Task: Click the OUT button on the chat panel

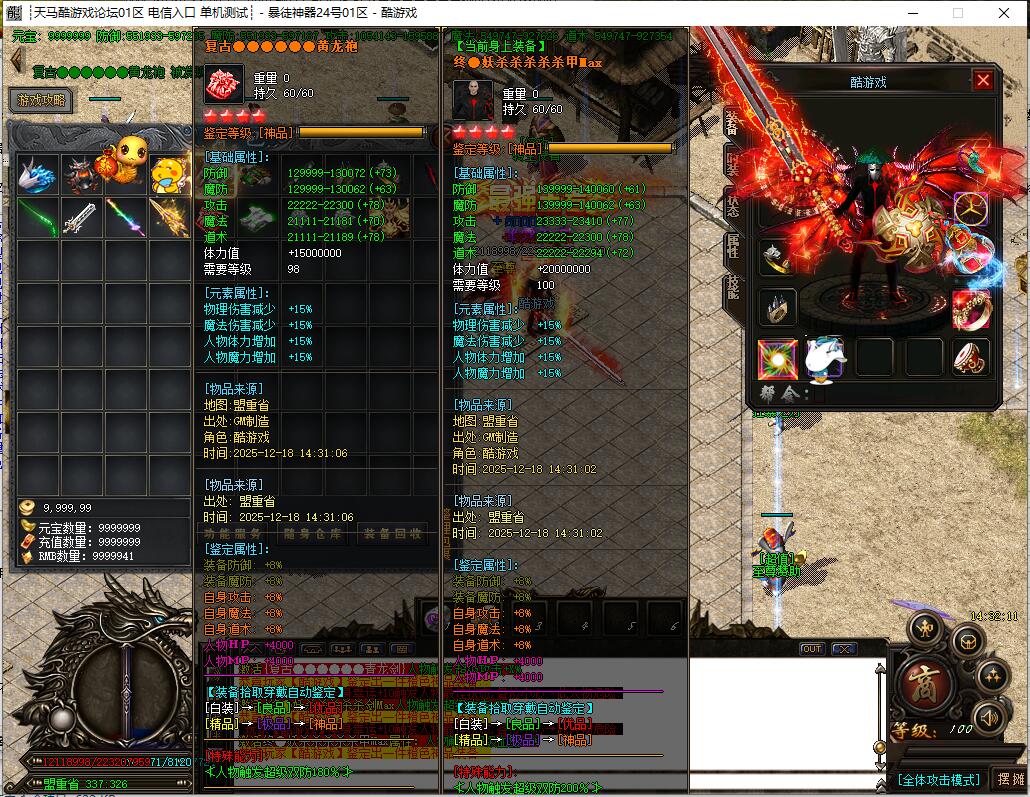Action: (812, 649)
